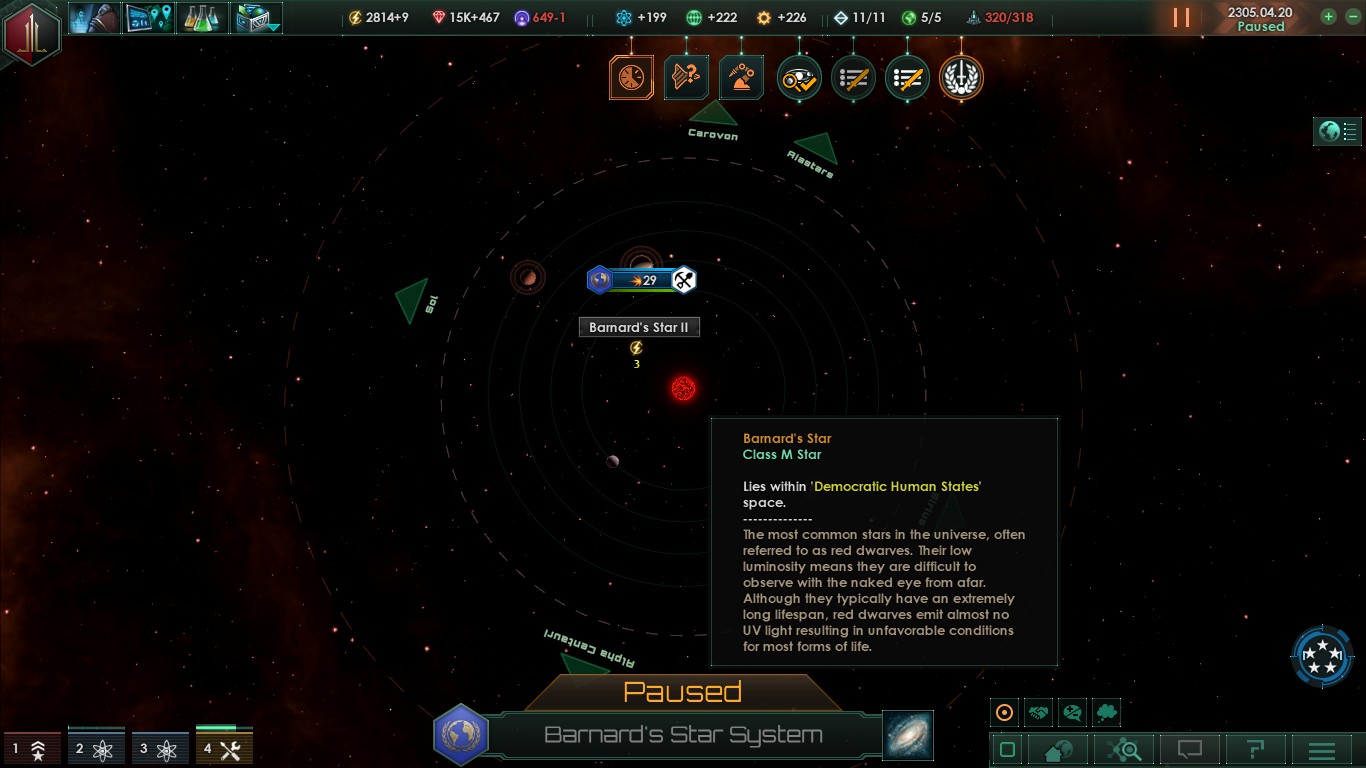
Task: Click the orange clock alert notification
Action: [631, 78]
